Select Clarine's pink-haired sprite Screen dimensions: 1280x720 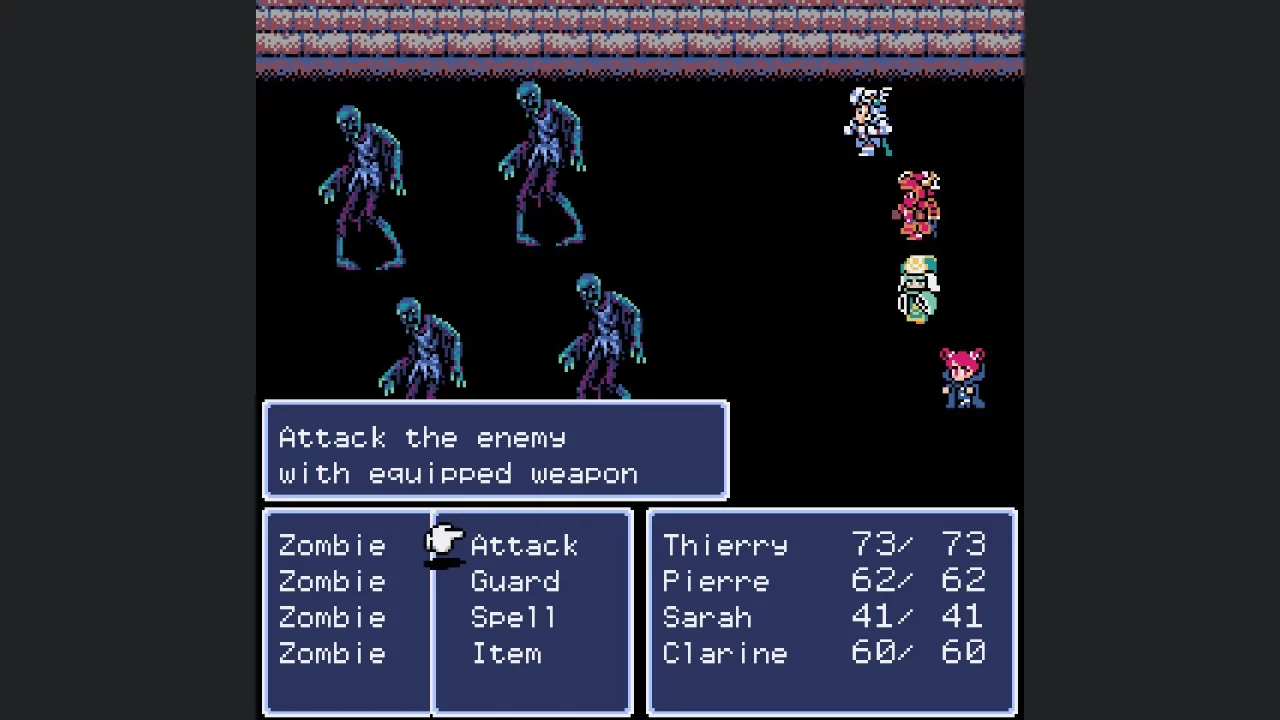pyautogui.click(x=960, y=378)
